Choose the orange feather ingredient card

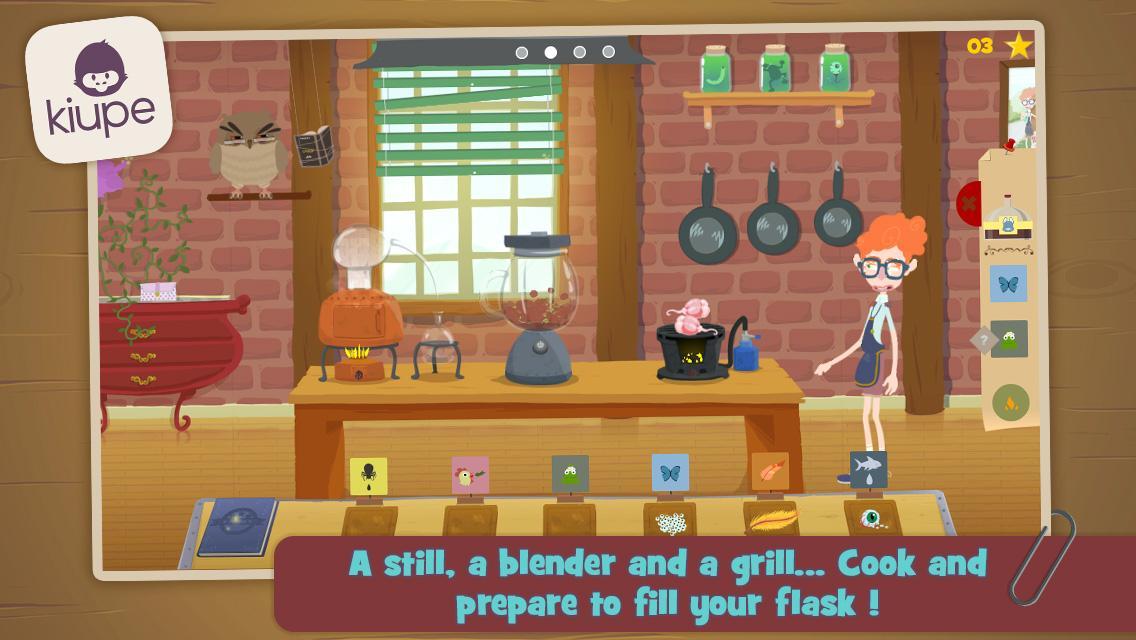[770, 471]
